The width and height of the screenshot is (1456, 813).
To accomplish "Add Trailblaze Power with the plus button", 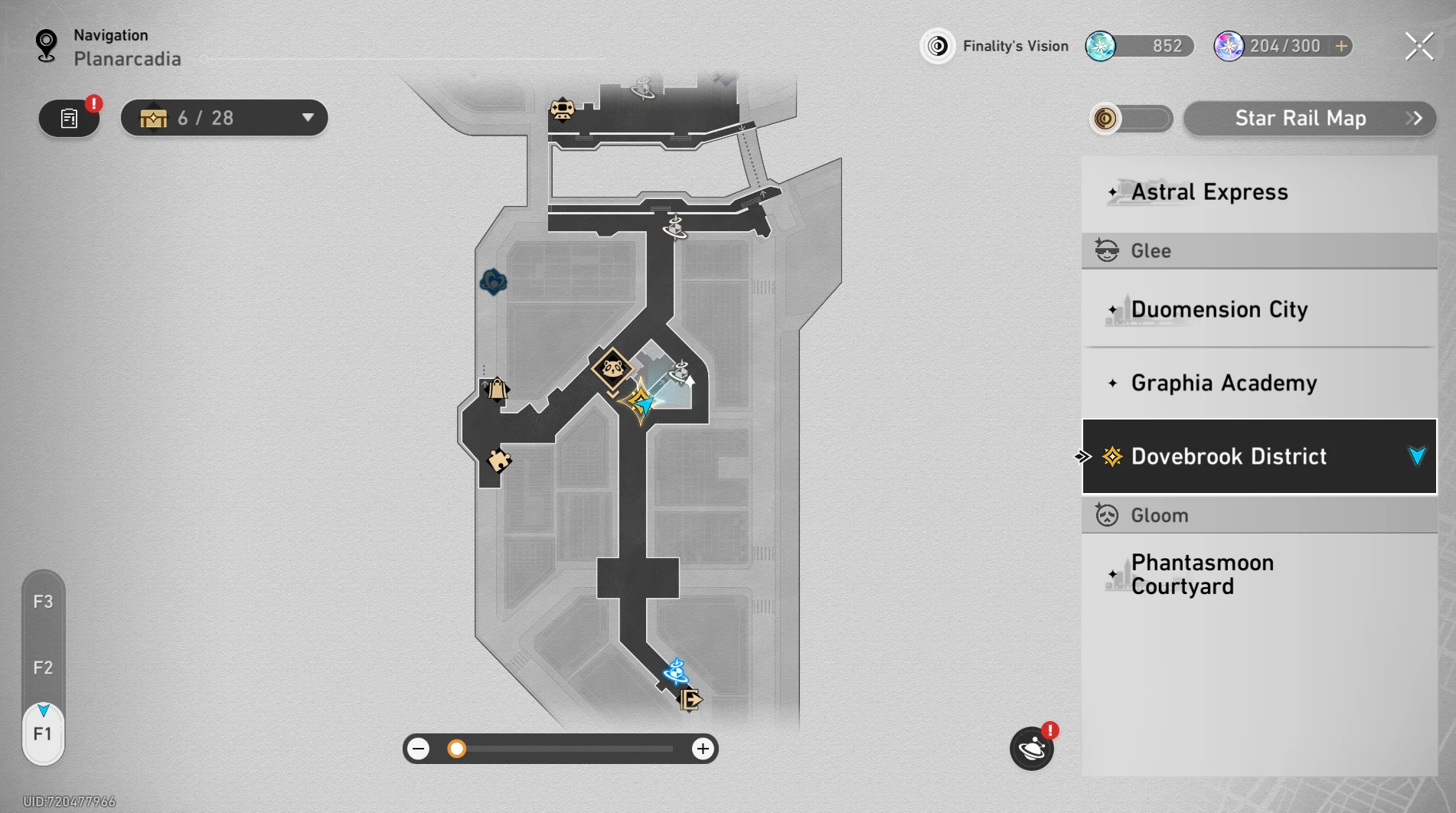I will point(1341,46).
